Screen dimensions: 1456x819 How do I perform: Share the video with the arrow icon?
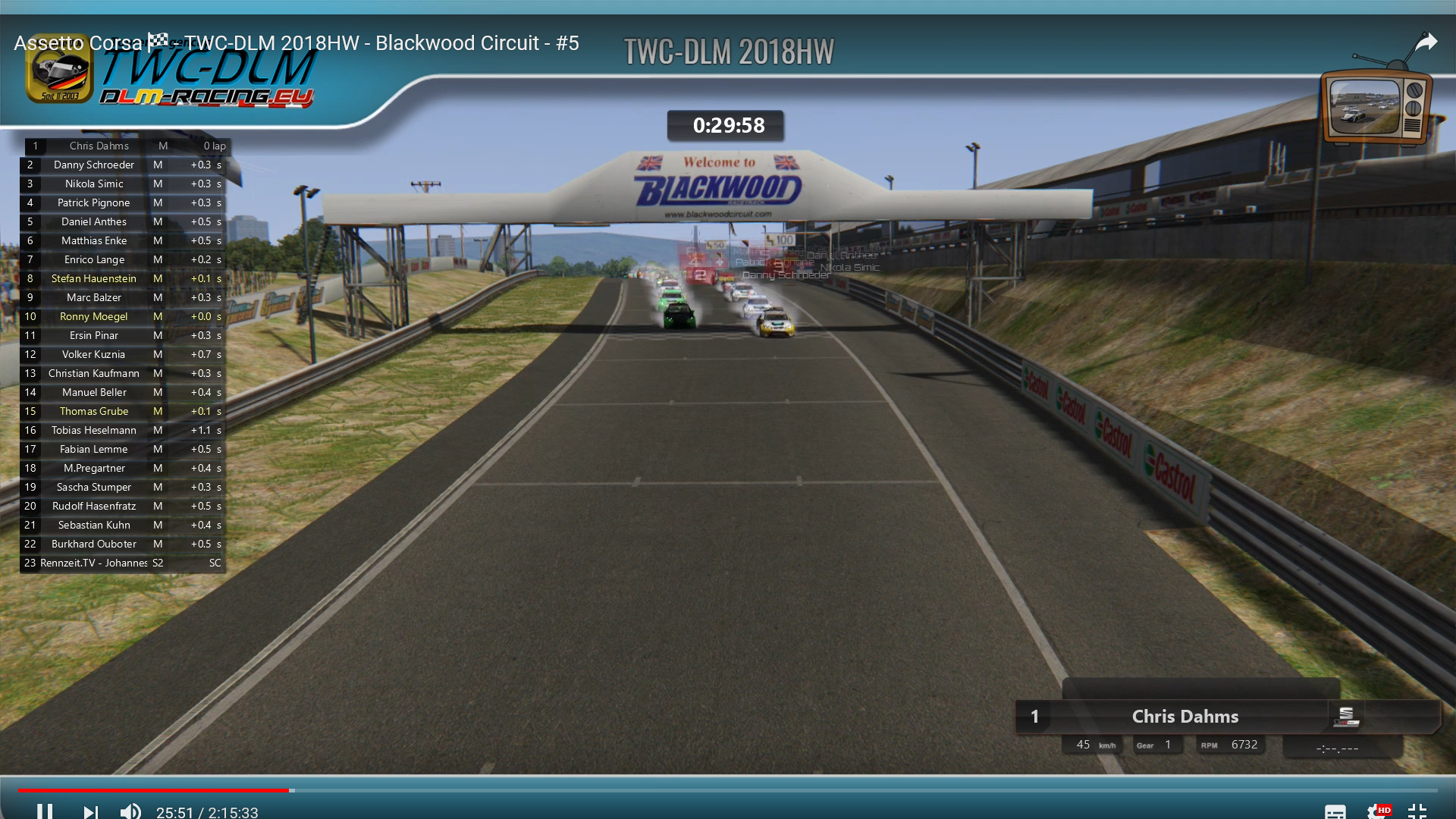[1426, 42]
